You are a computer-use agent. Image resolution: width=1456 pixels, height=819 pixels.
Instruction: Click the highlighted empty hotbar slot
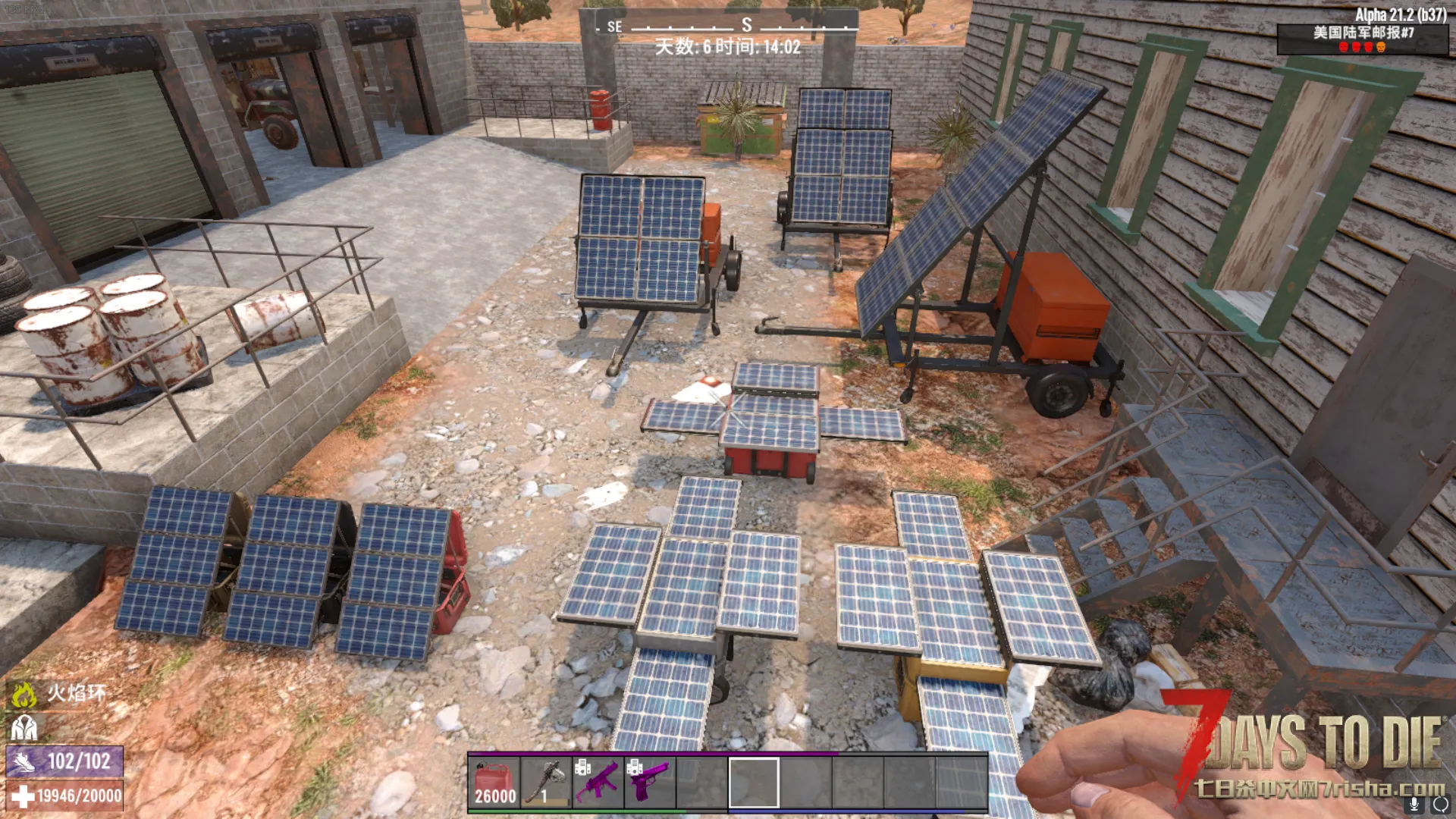pos(753,783)
